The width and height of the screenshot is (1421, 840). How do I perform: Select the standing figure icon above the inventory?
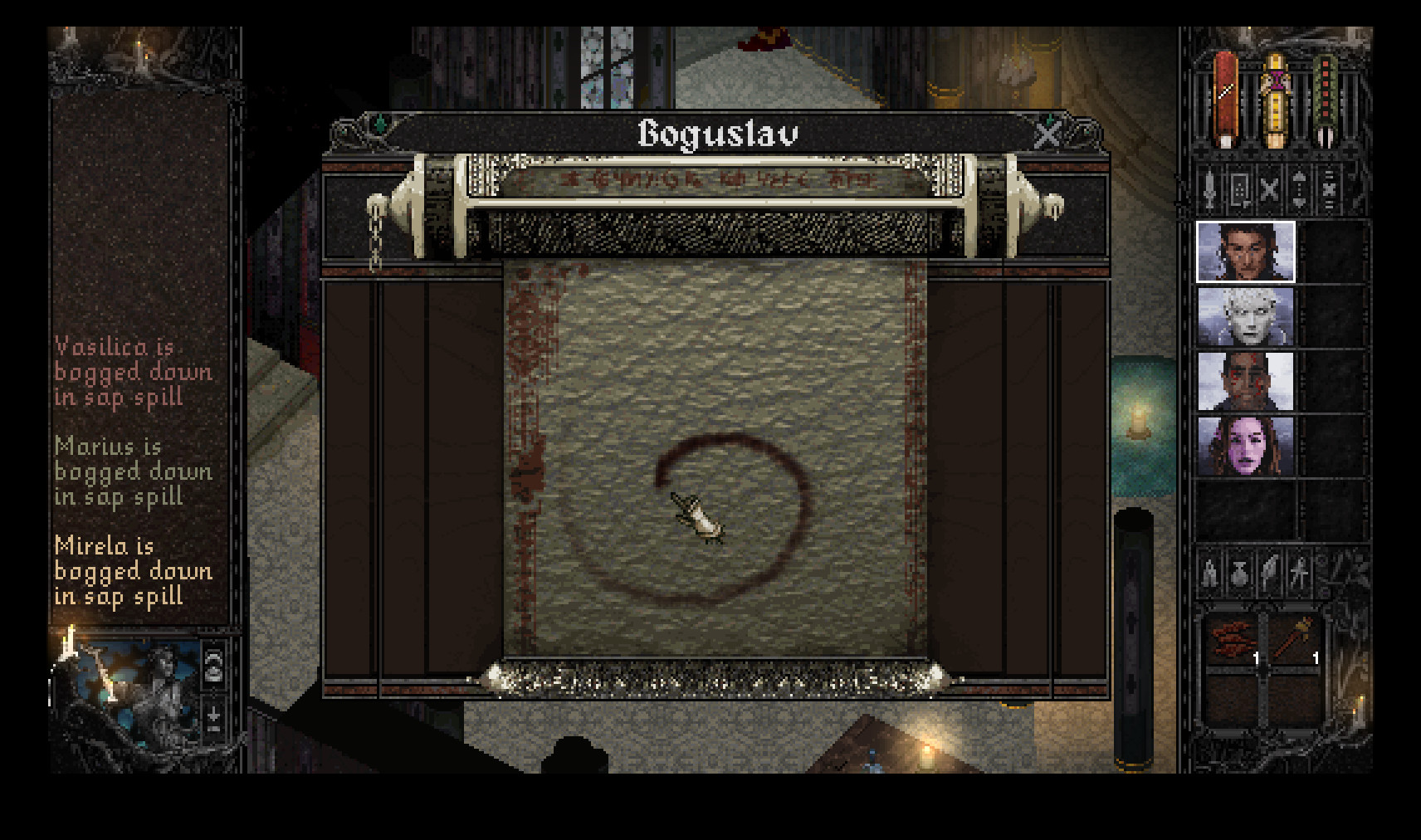pyautogui.click(x=1299, y=572)
